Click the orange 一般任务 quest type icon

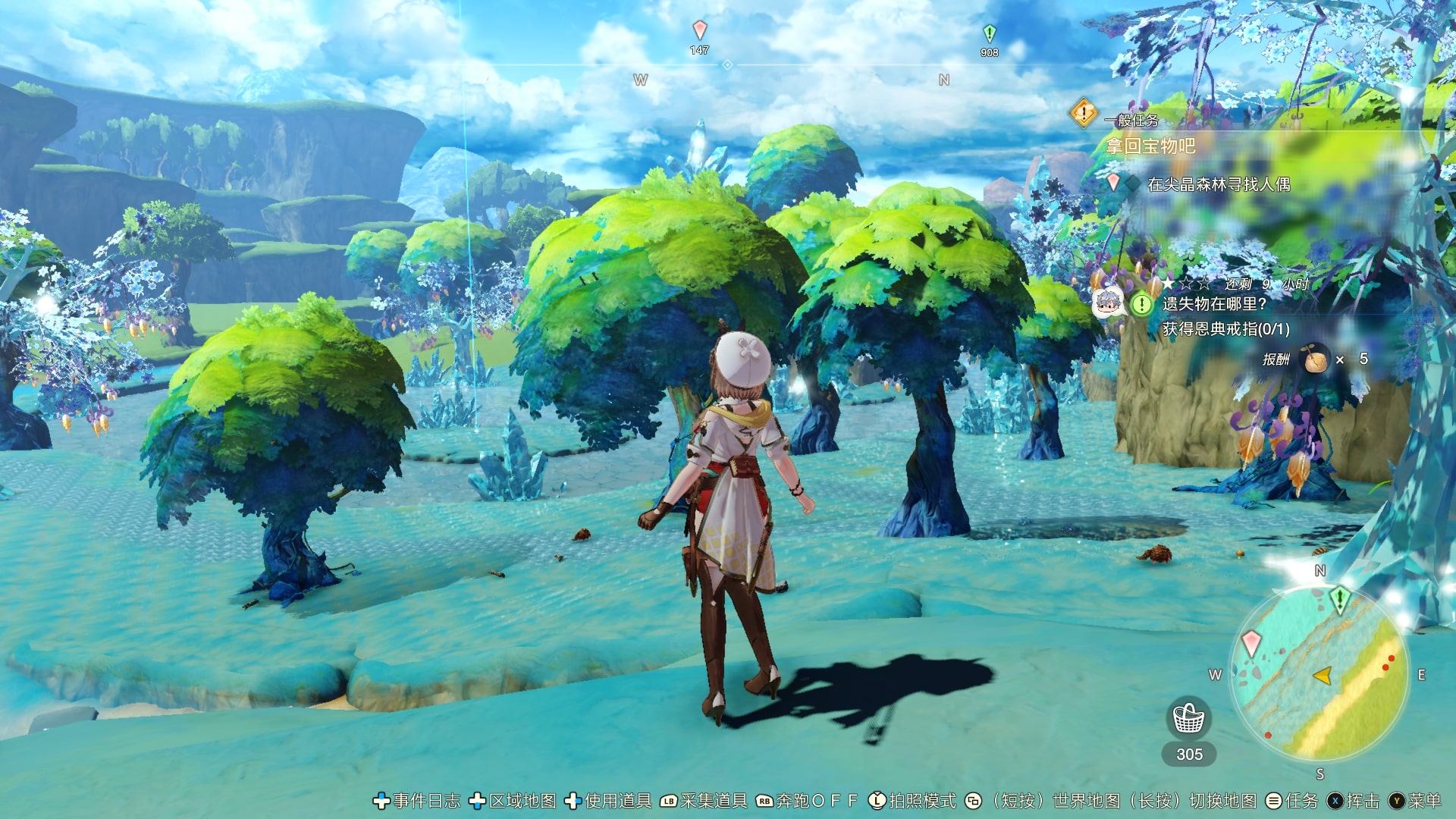[1084, 114]
